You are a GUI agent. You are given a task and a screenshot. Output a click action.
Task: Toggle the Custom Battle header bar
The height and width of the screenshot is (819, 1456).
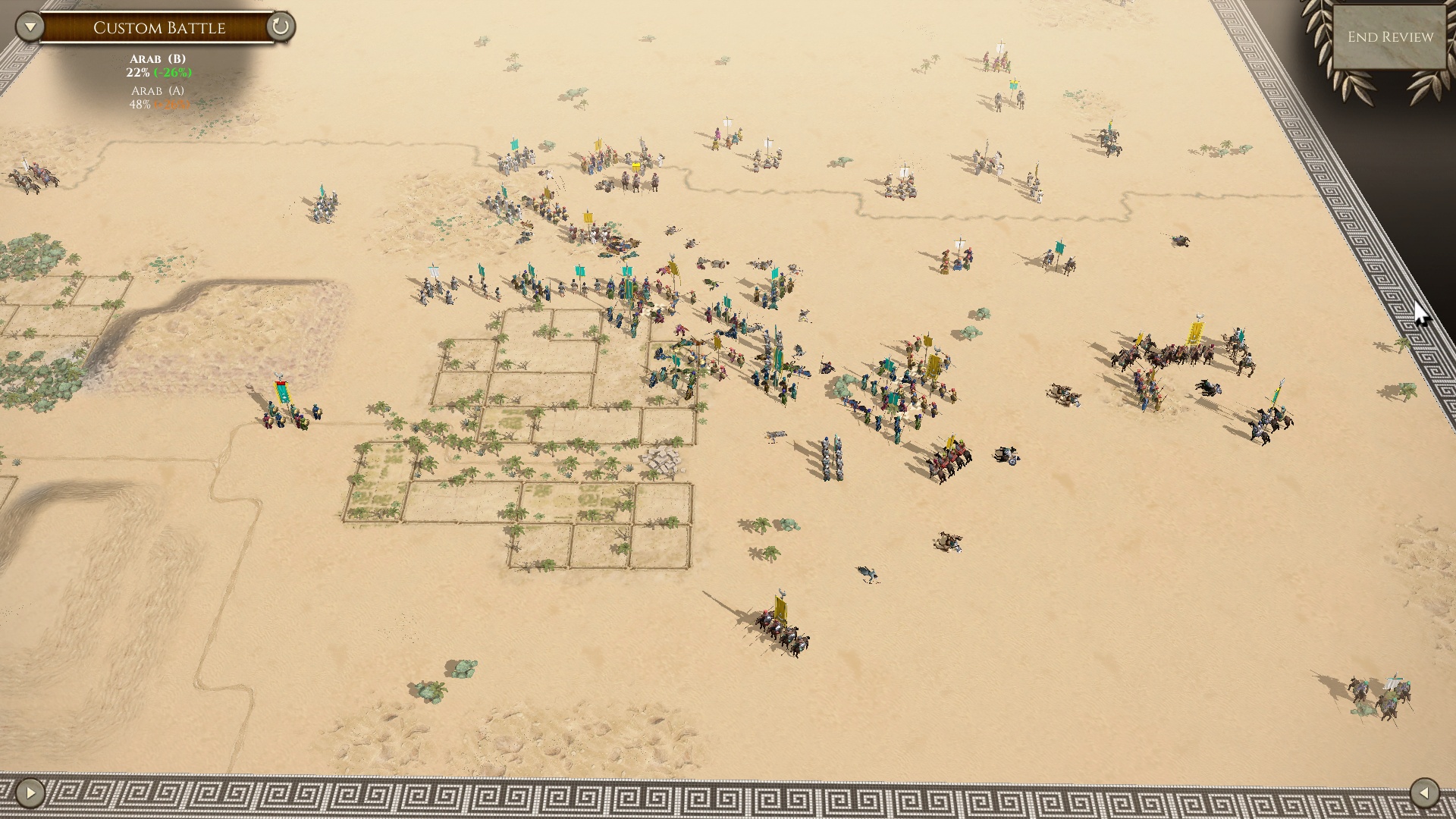tap(159, 28)
